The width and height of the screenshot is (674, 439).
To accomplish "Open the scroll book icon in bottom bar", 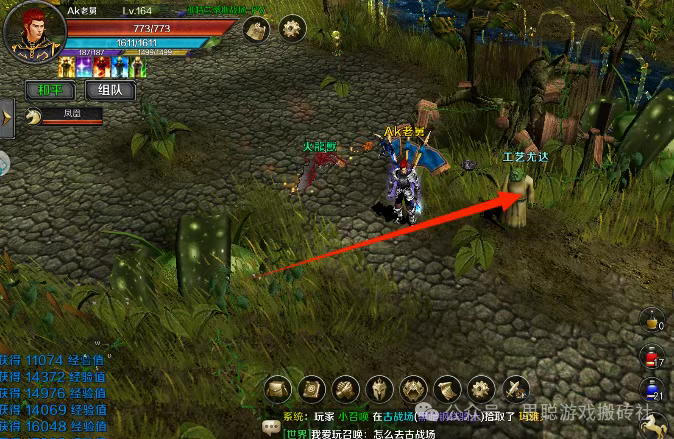I will (311, 388).
